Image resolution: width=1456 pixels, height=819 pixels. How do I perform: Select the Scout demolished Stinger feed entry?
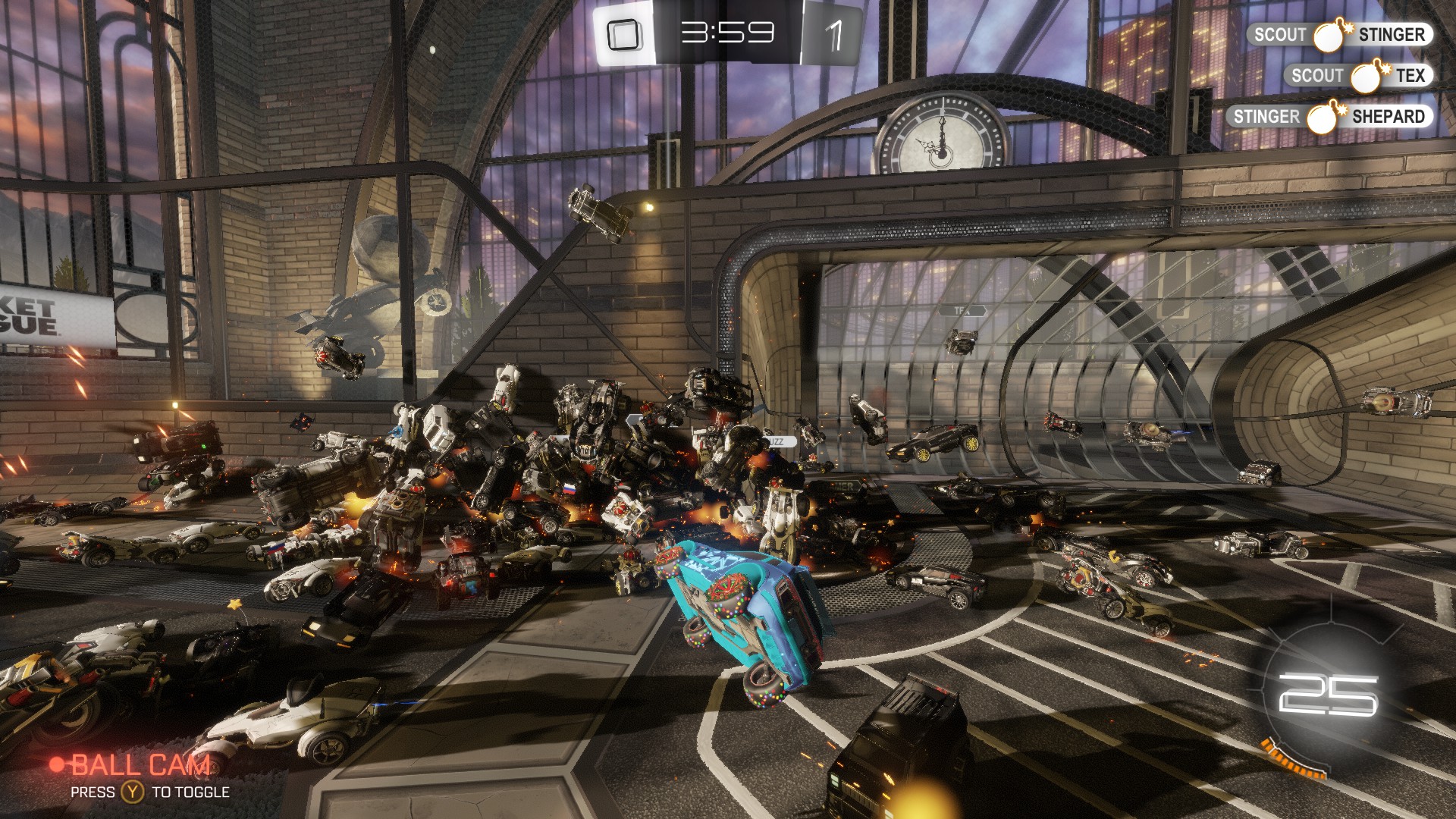point(1339,35)
